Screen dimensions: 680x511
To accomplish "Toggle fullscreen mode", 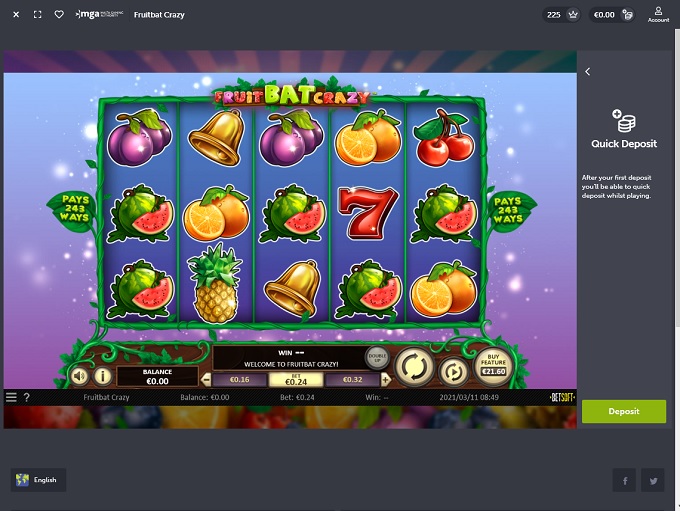I will coord(38,15).
